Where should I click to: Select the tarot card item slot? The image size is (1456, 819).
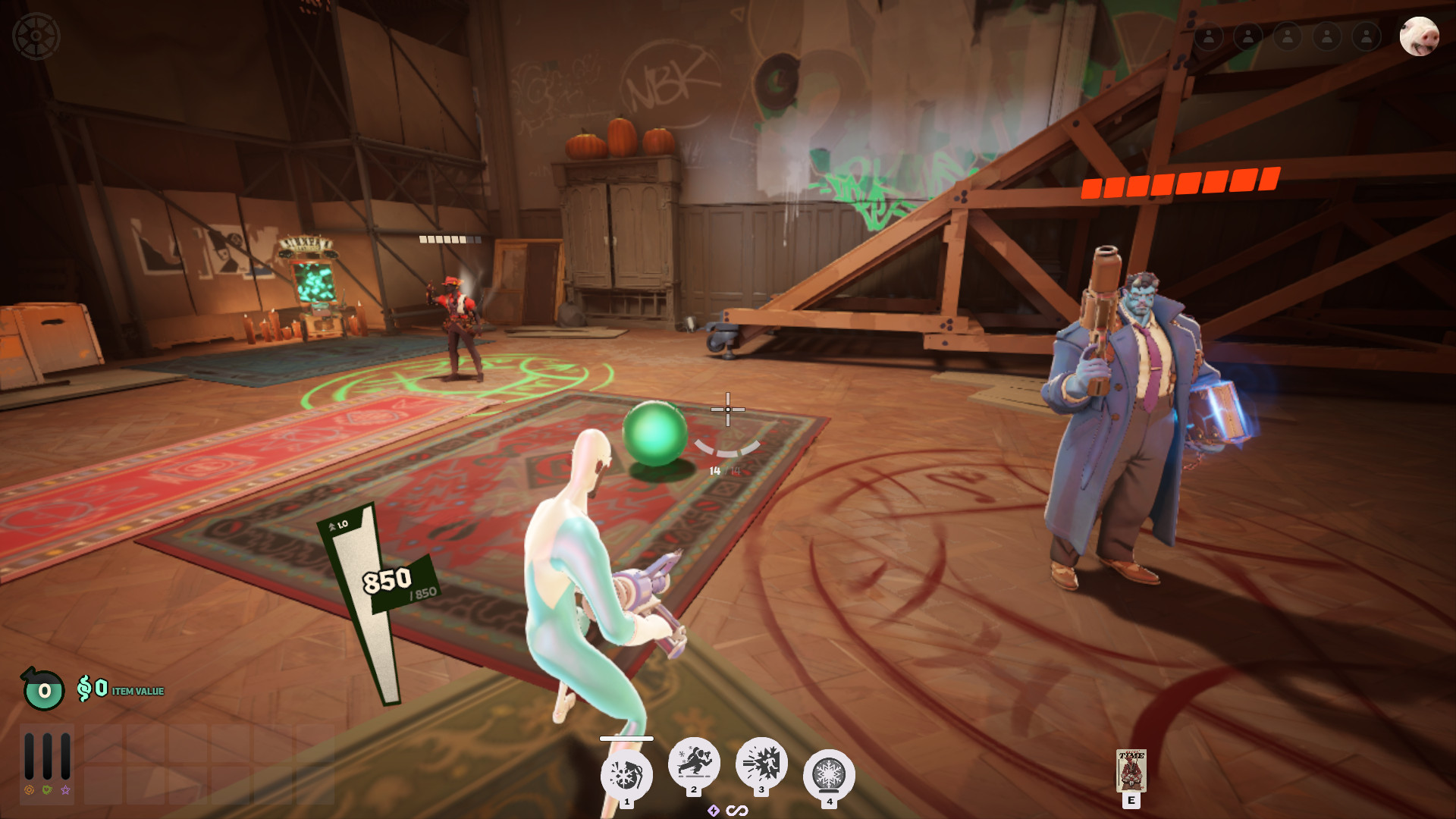[x=1131, y=770]
